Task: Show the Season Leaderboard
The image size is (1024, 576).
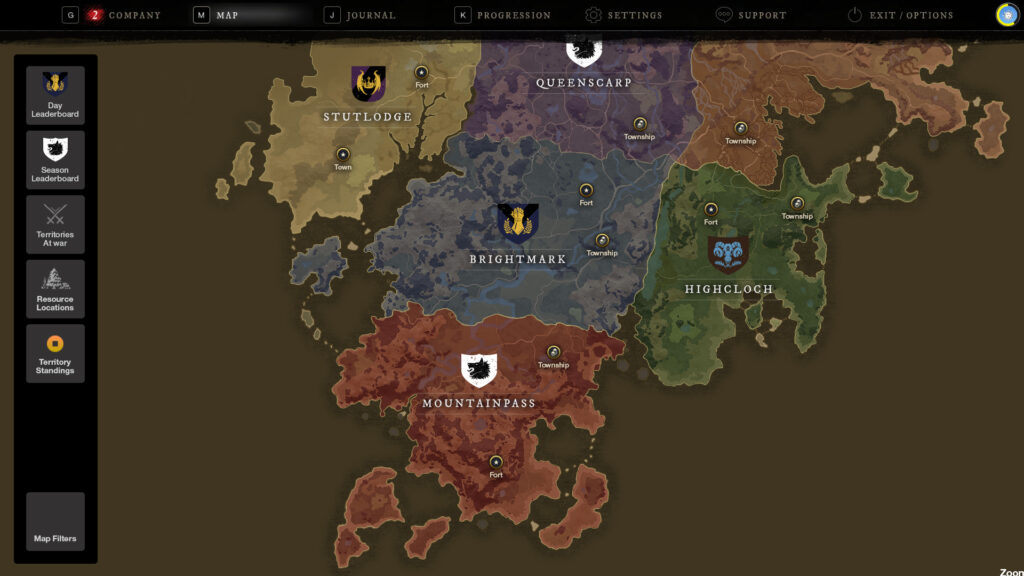Action: pyautogui.click(x=55, y=159)
